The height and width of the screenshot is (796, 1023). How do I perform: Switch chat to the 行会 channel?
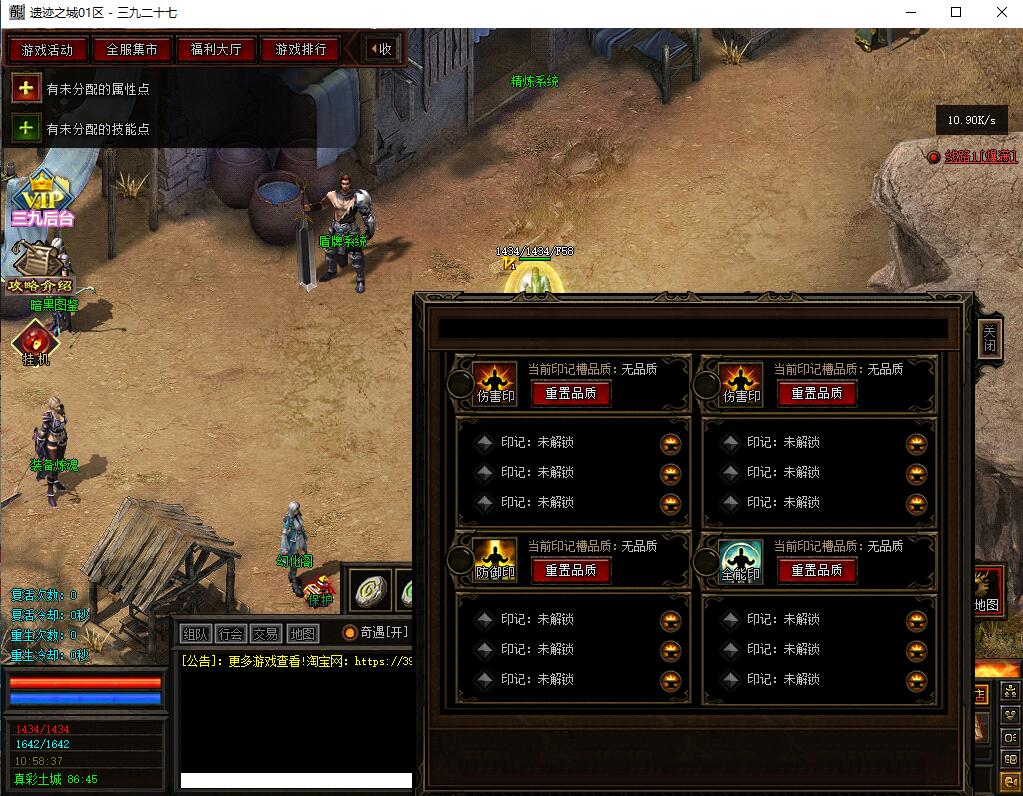point(231,633)
